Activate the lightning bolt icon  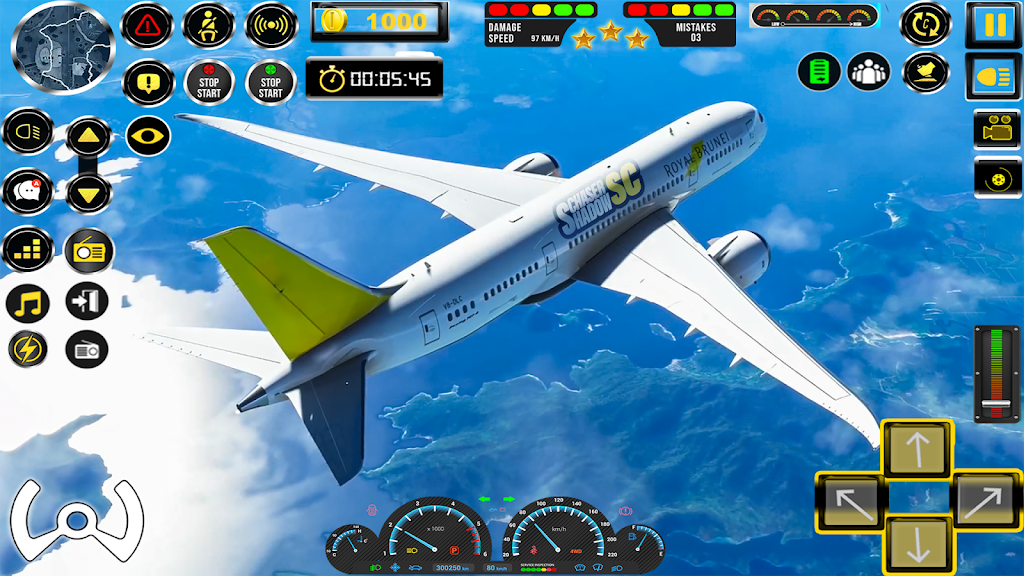coord(28,349)
